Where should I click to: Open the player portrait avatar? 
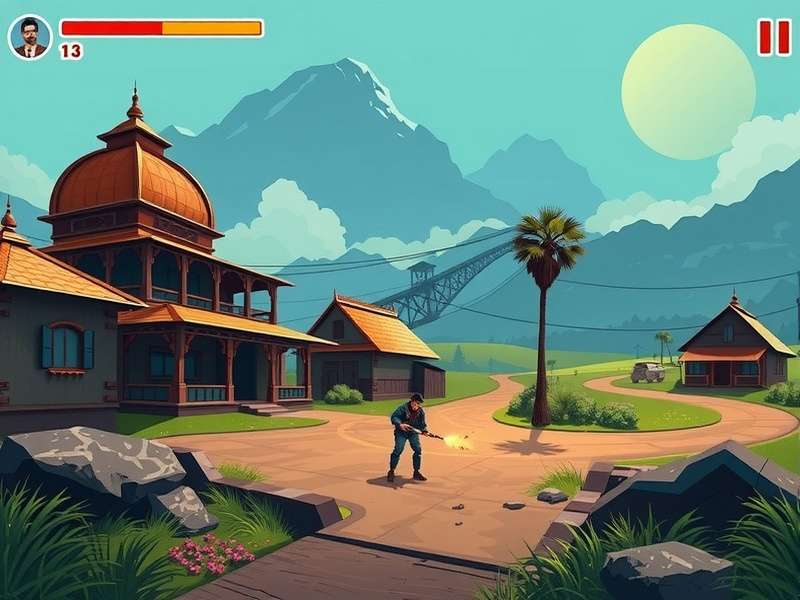30,37
